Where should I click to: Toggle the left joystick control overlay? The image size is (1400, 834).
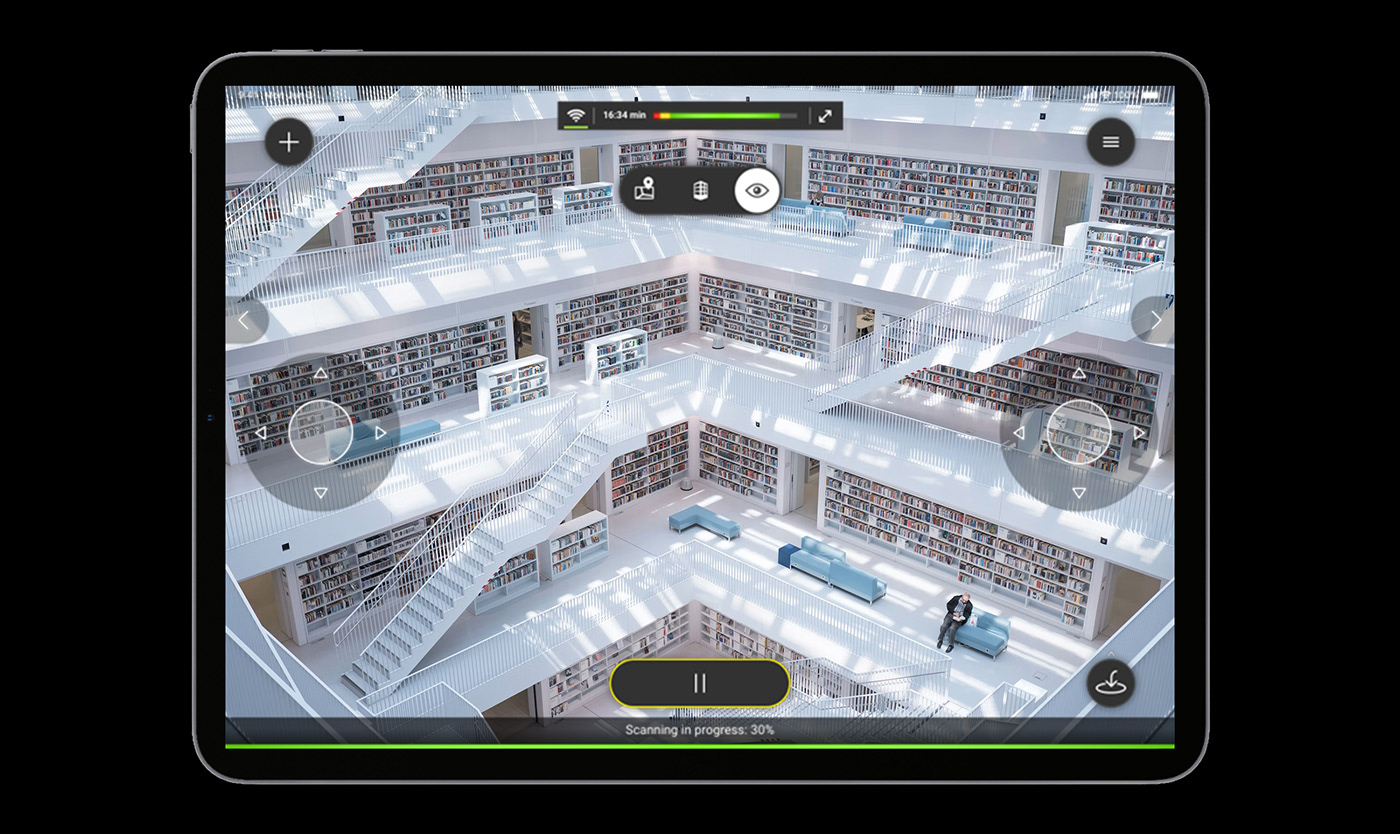(x=320, y=432)
